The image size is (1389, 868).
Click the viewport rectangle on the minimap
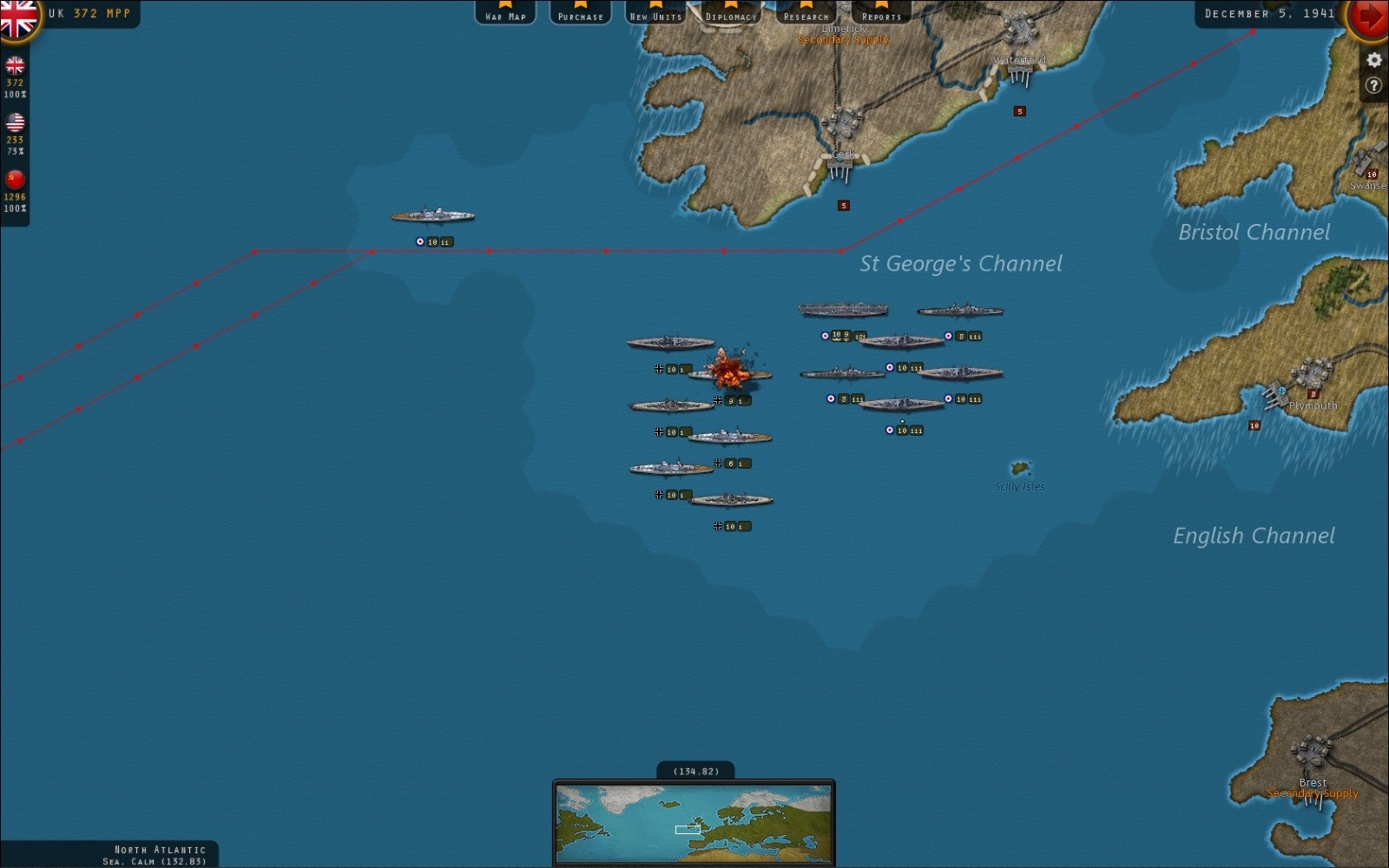pos(688,830)
